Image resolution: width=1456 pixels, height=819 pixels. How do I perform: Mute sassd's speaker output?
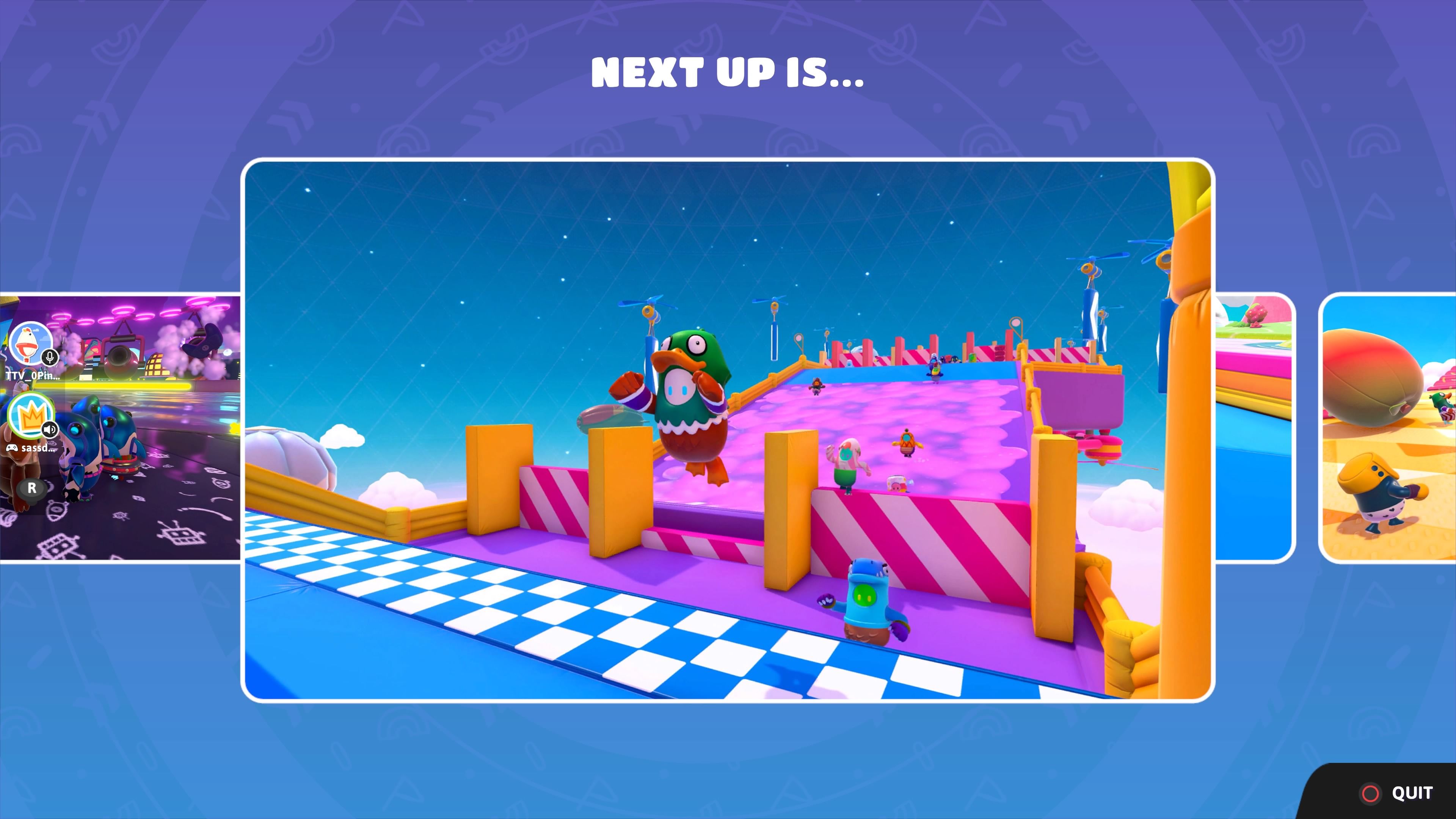tap(51, 430)
